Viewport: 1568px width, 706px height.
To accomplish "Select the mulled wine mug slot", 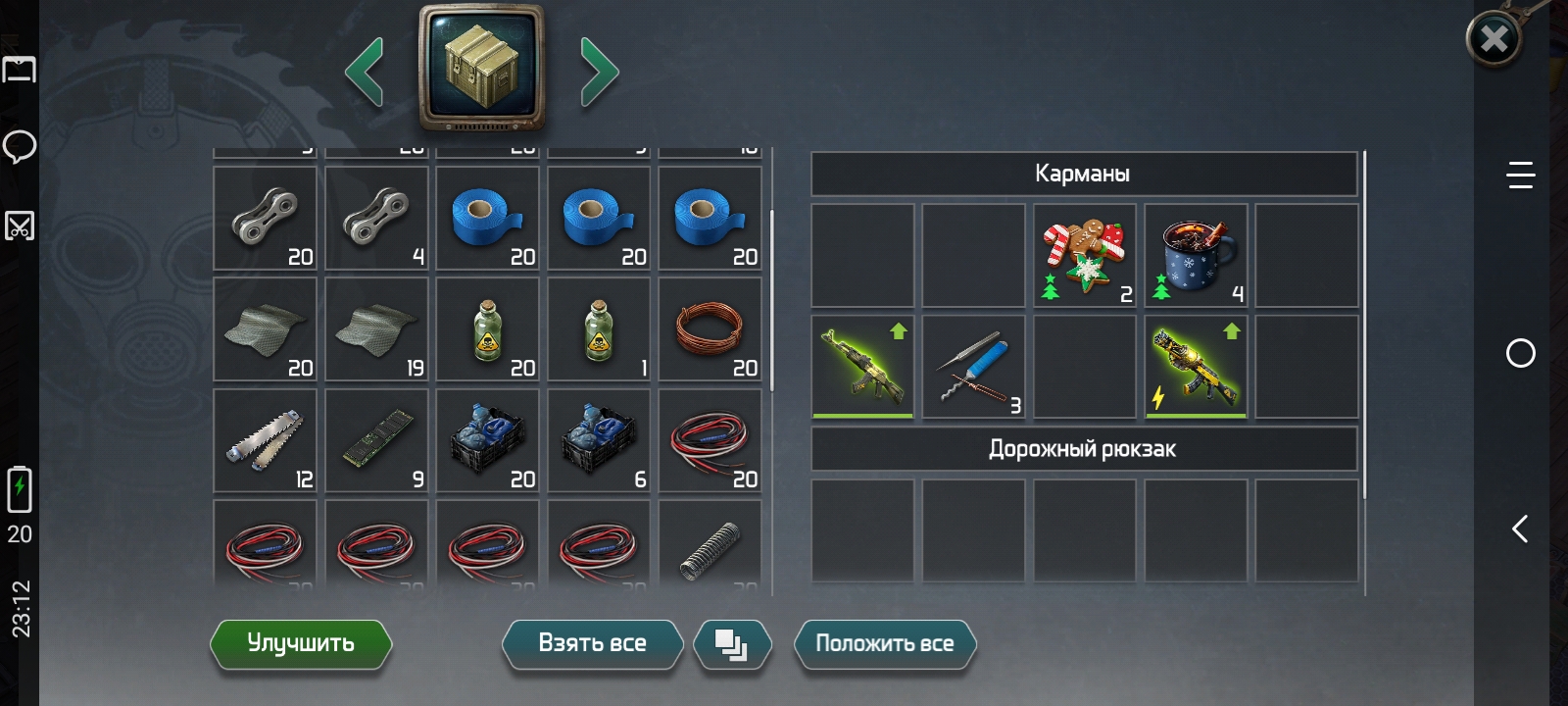I will [1196, 255].
